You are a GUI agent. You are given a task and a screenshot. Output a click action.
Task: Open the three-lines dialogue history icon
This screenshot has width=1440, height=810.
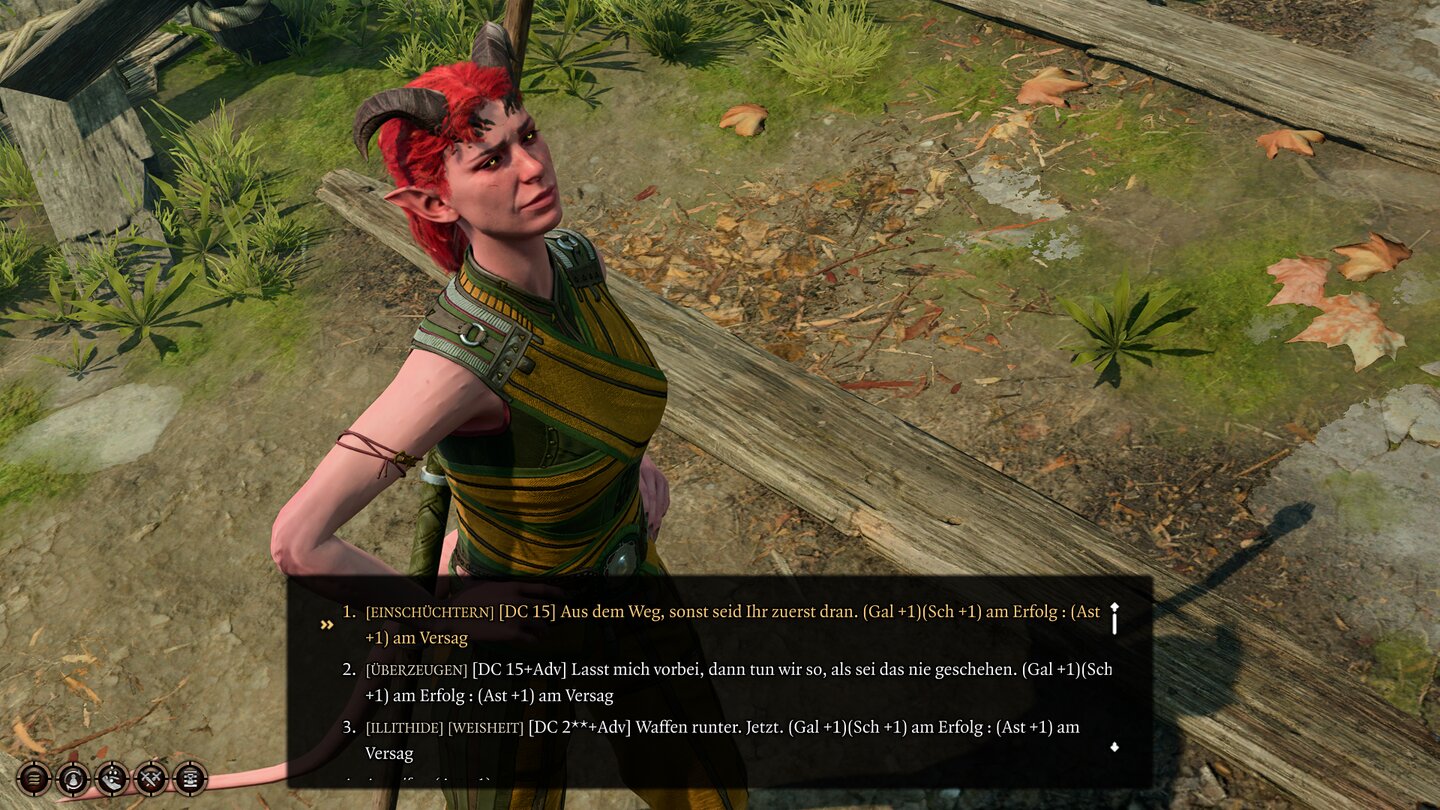pos(33,777)
